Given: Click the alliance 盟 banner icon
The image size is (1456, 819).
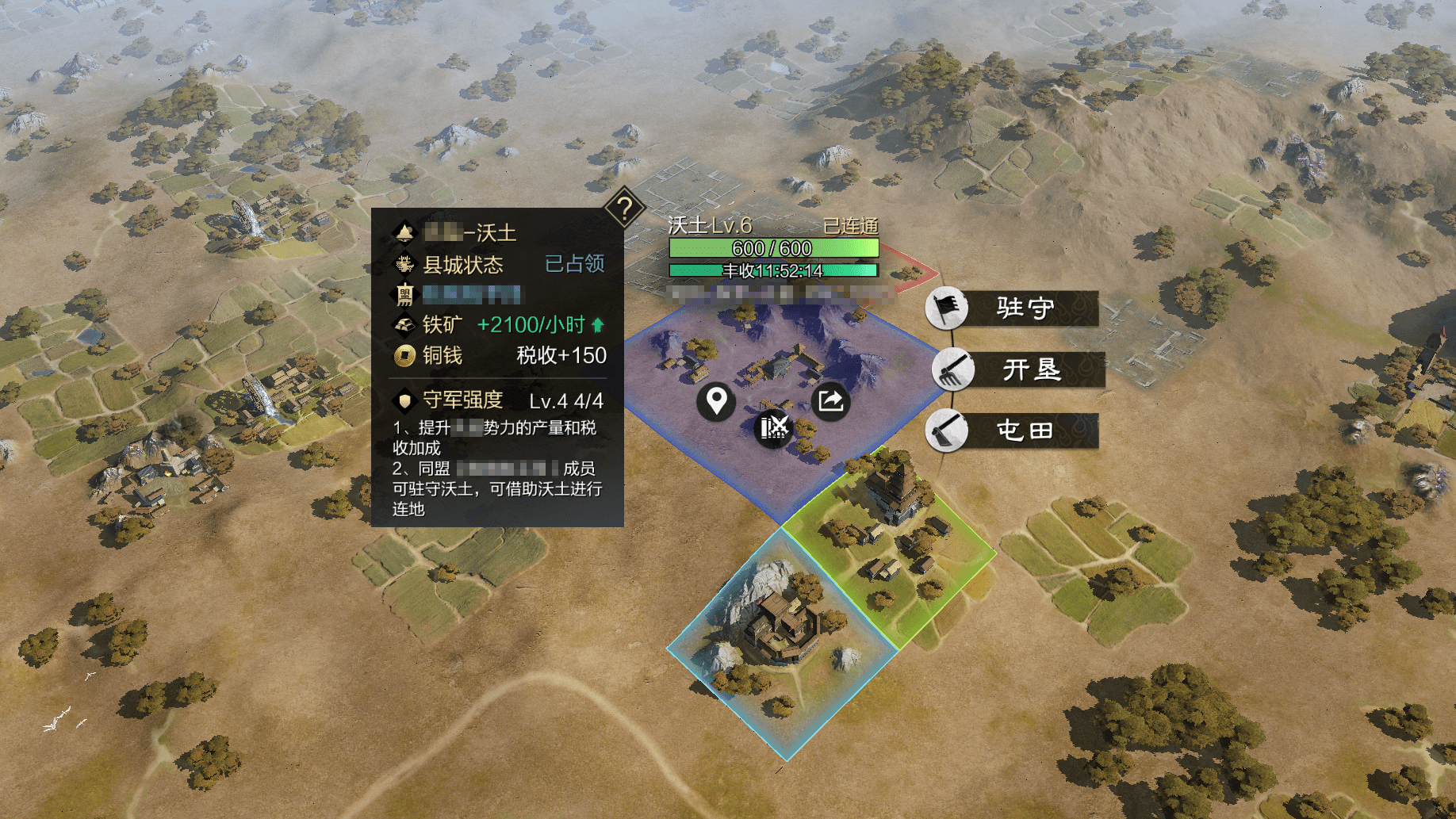Looking at the screenshot, I should pos(407,295).
